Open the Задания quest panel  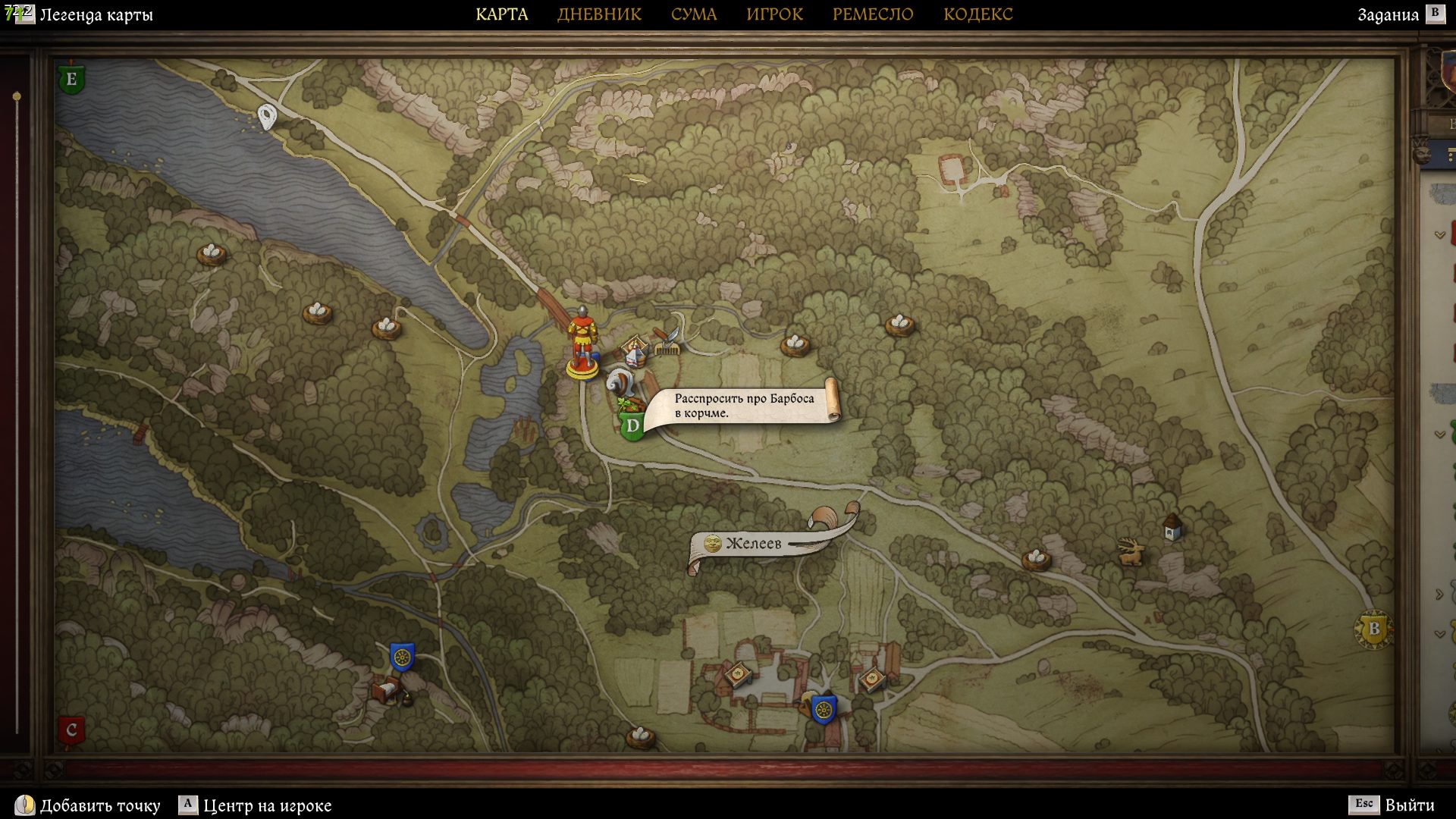(x=1388, y=14)
